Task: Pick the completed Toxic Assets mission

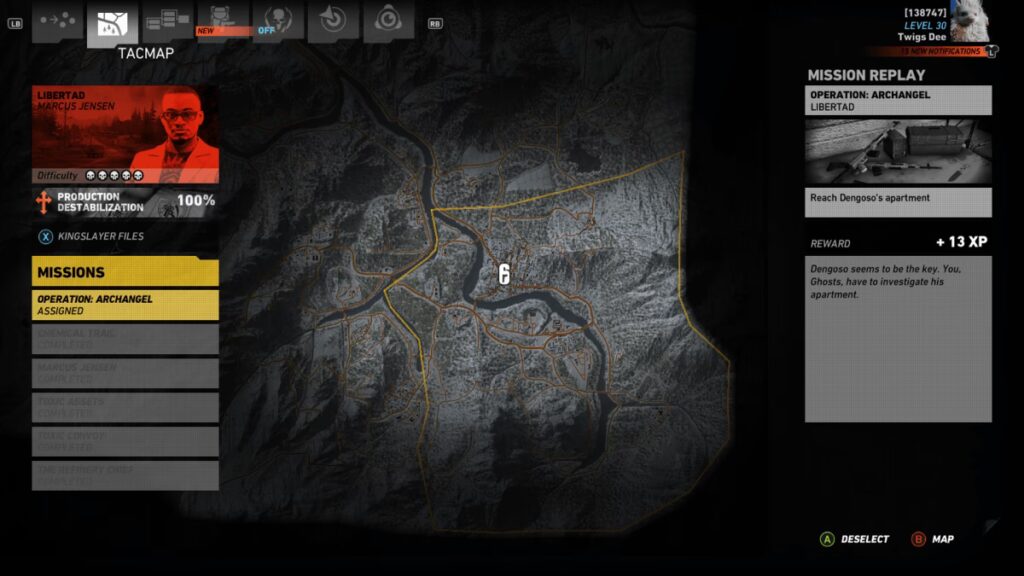Action: click(x=125, y=407)
